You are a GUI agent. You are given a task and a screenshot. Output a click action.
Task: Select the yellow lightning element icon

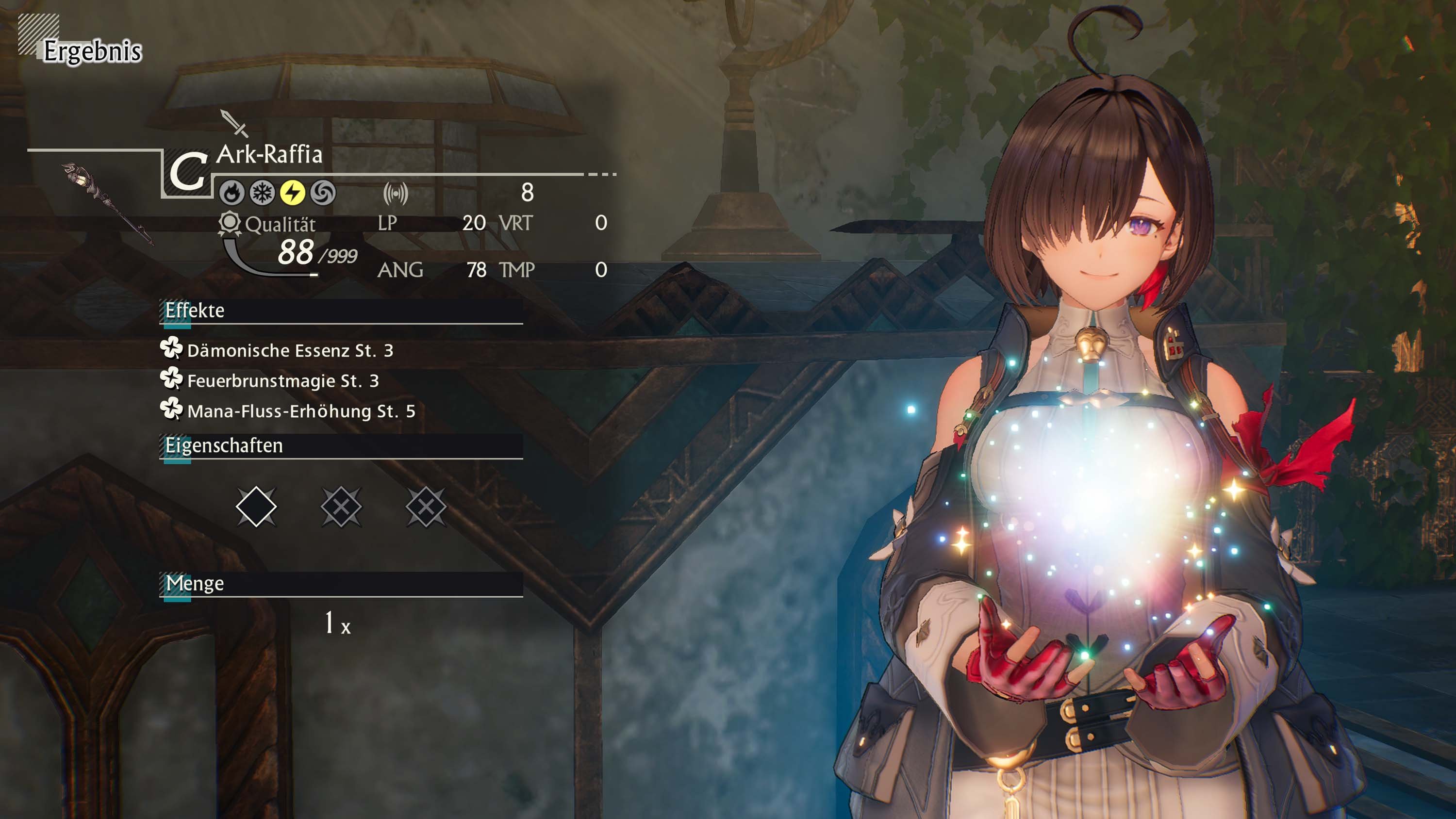coord(292,193)
